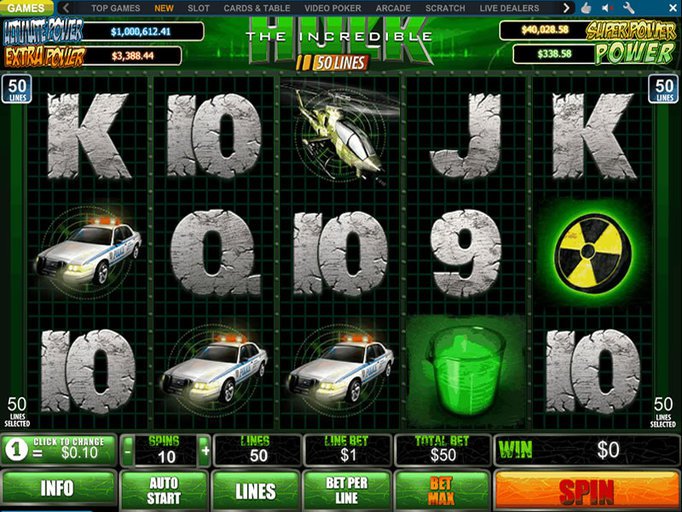Screen dimensions: 682x512
Task: Toggle sound with the speaker icon
Action: coord(605,8)
